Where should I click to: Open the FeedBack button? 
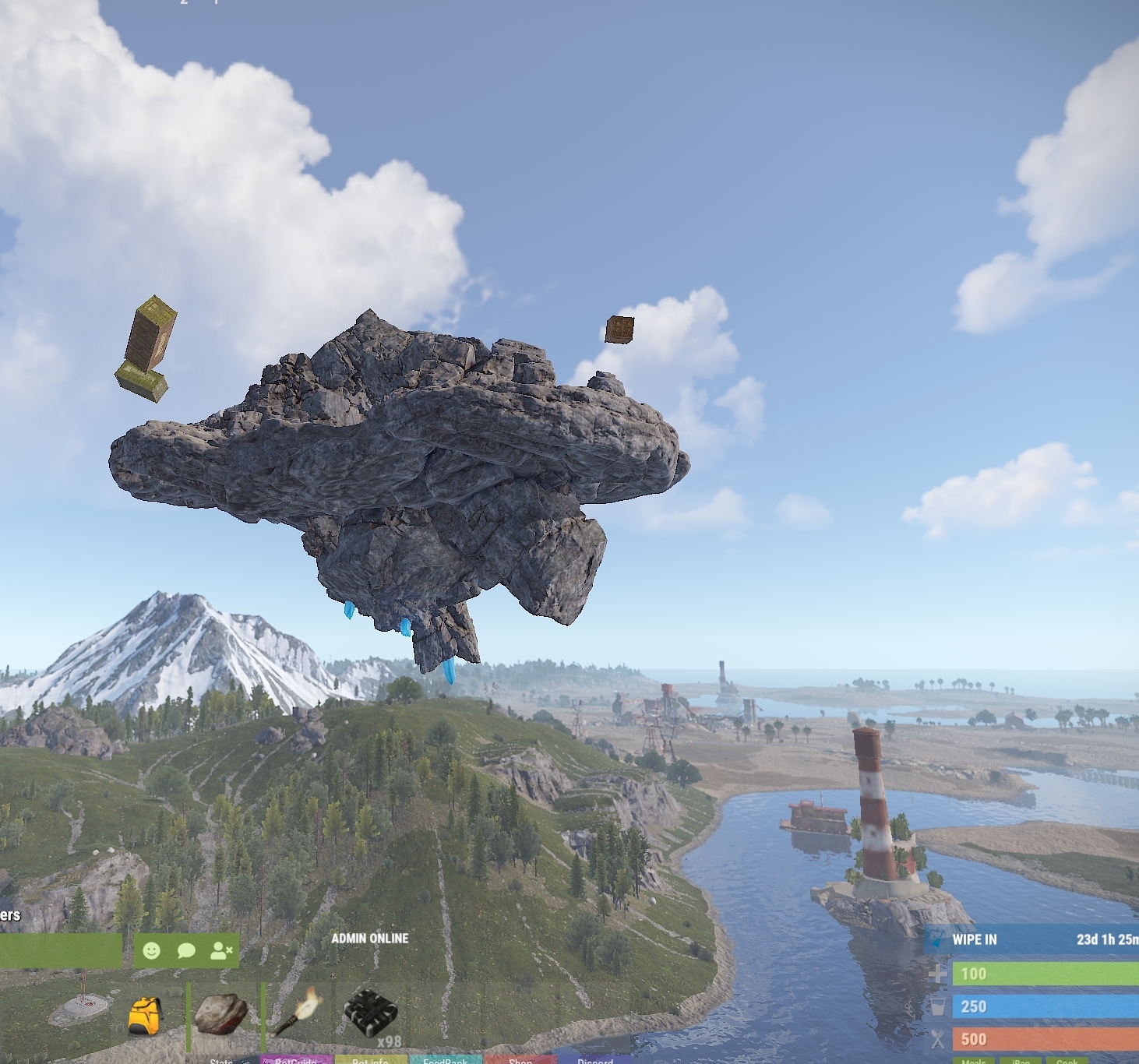tap(446, 1061)
